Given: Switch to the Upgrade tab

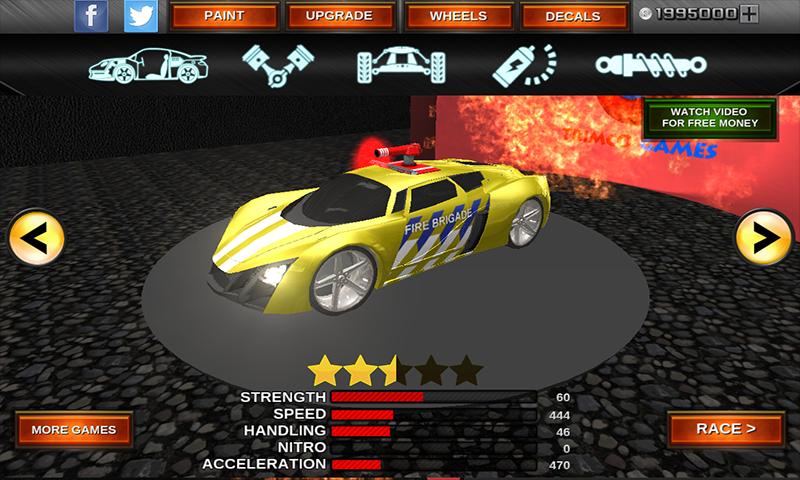Looking at the screenshot, I should [338, 16].
